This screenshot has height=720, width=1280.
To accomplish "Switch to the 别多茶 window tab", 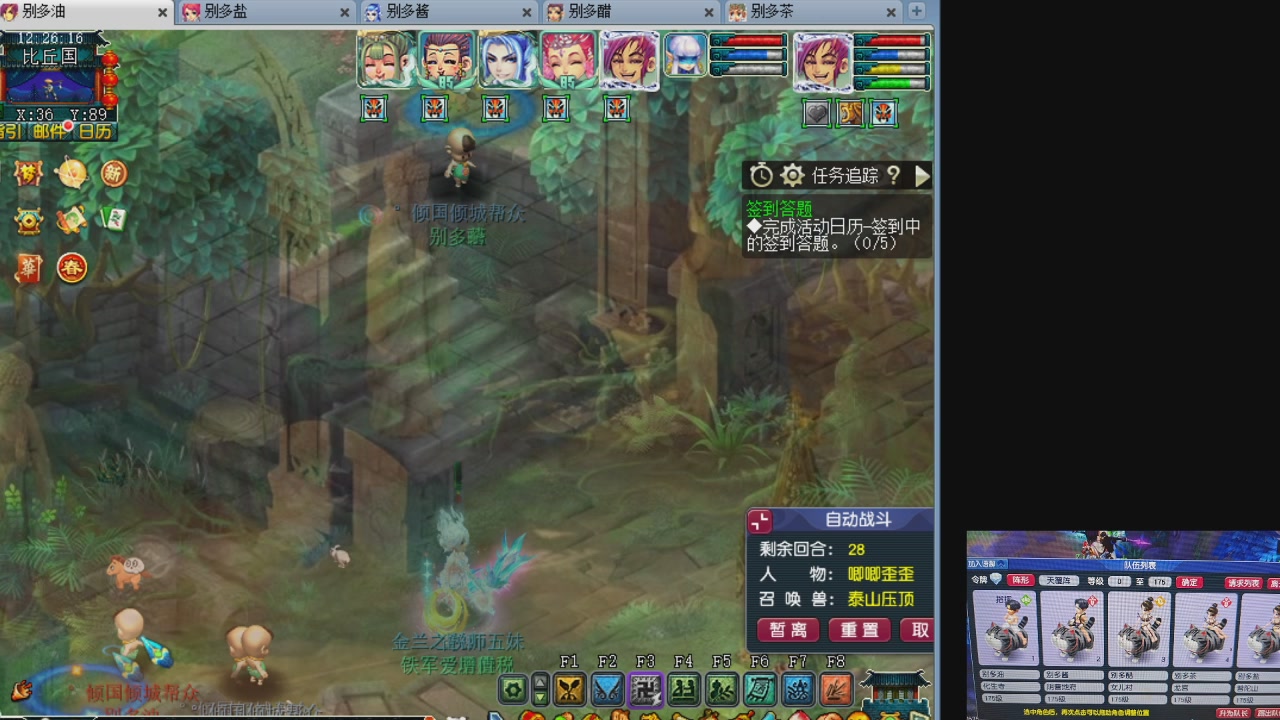I will click(770, 13).
